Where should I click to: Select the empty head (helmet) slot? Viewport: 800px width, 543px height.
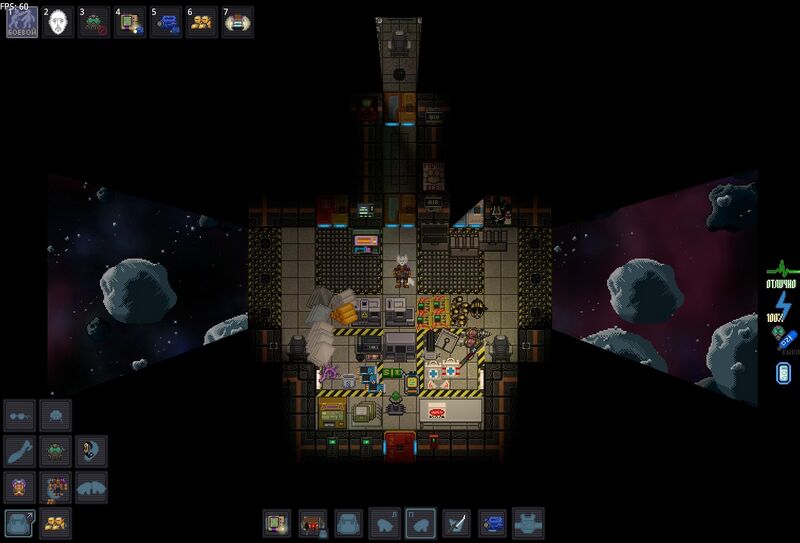56,414
